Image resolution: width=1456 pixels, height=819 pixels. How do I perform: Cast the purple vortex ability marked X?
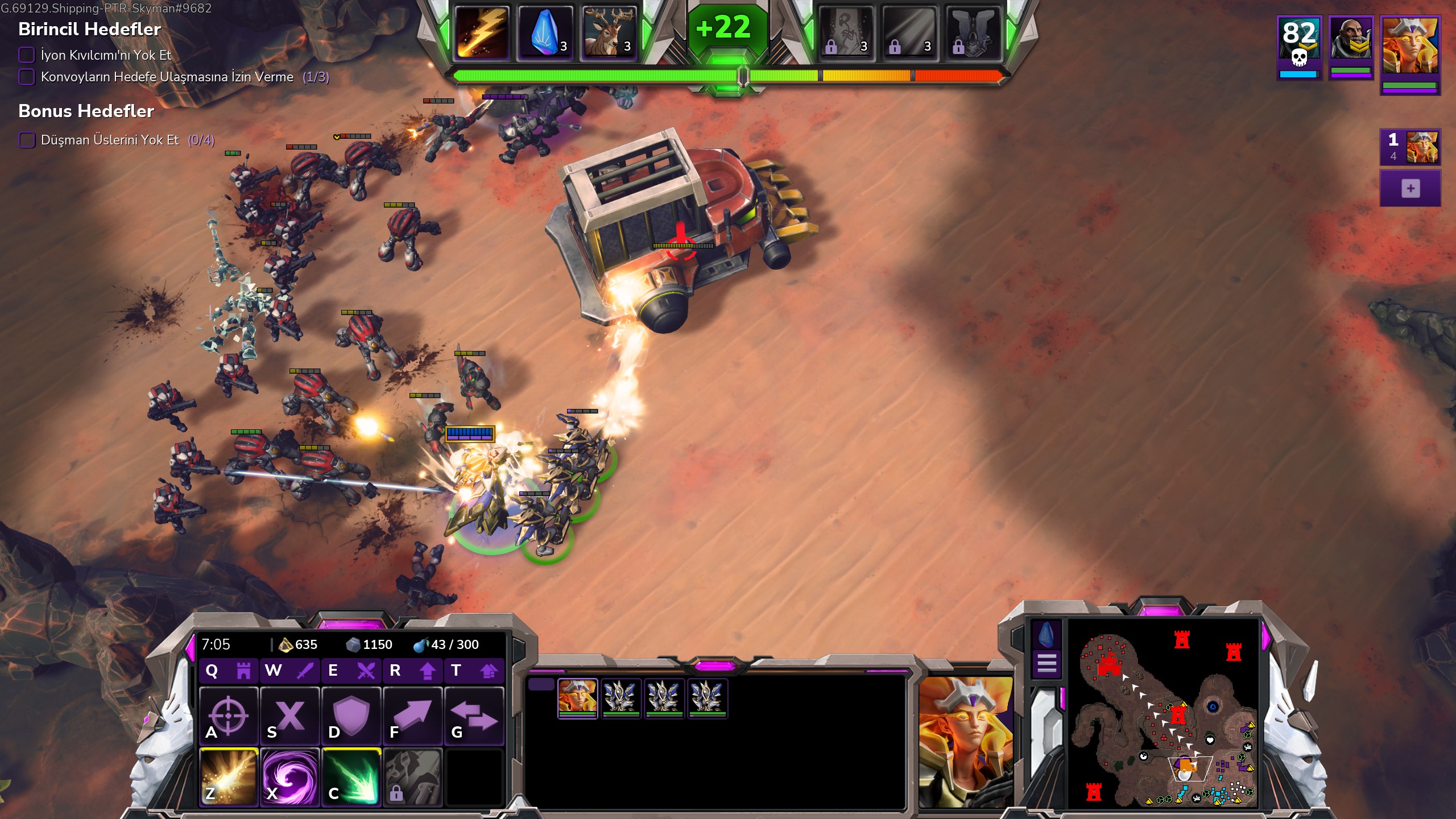290,777
